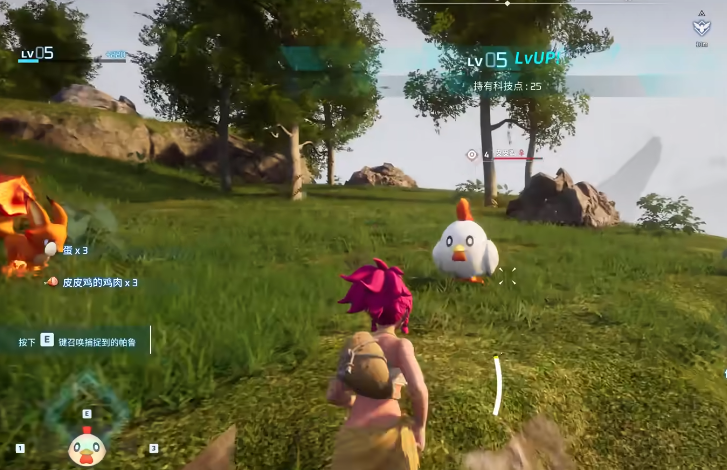Click the LvUP level-up notification banner
This screenshot has height=470, width=727.
(x=515, y=60)
